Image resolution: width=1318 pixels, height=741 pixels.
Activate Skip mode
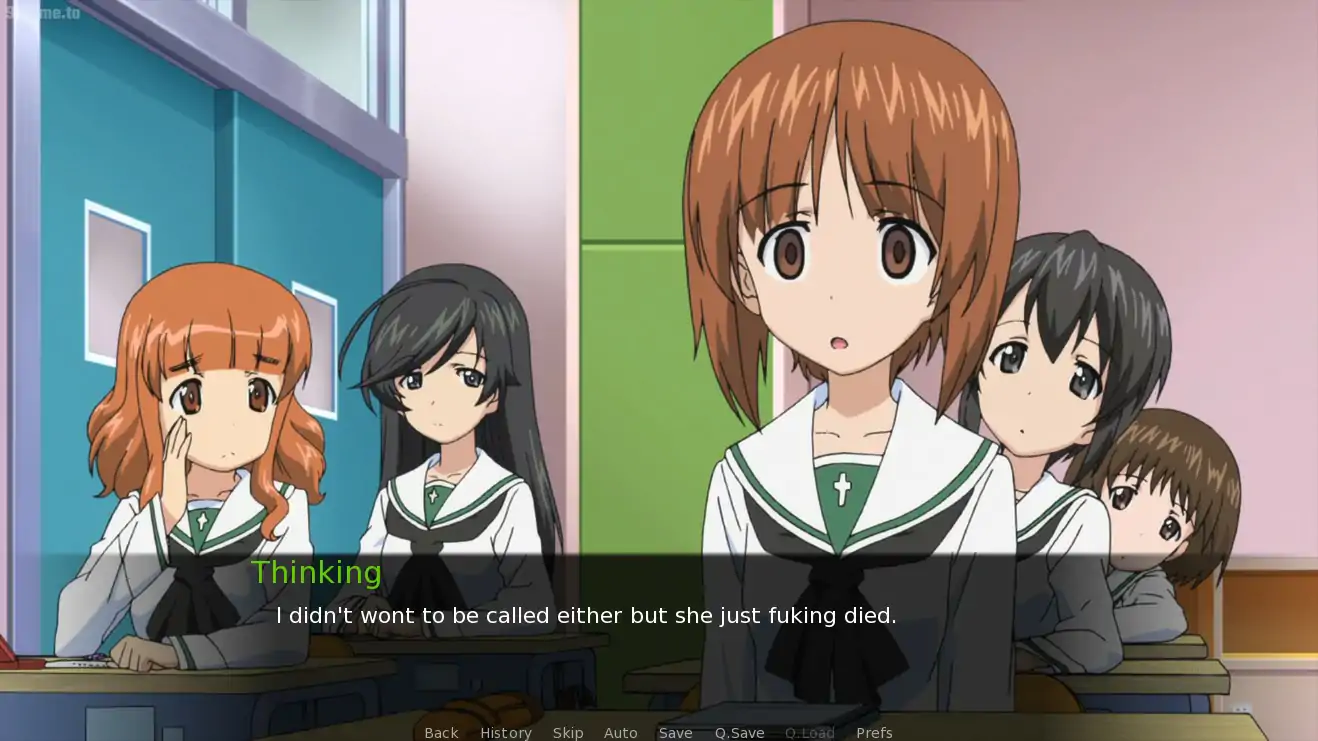point(568,733)
